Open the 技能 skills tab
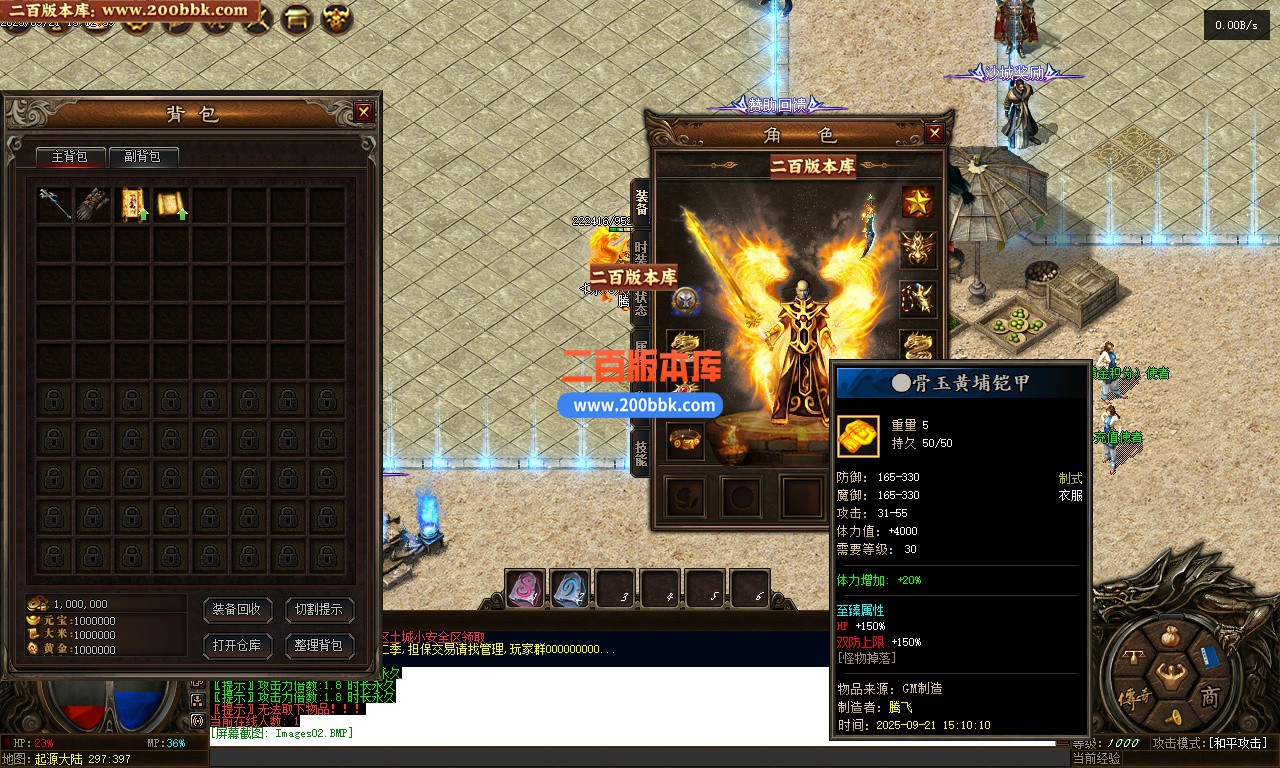 [641, 448]
